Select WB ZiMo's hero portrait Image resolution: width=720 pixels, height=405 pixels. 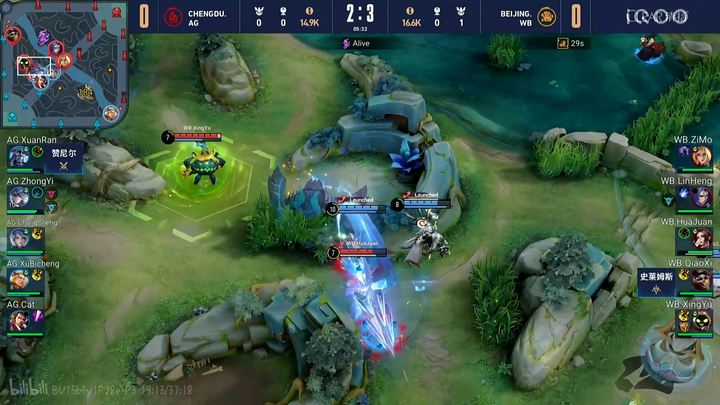(x=701, y=156)
